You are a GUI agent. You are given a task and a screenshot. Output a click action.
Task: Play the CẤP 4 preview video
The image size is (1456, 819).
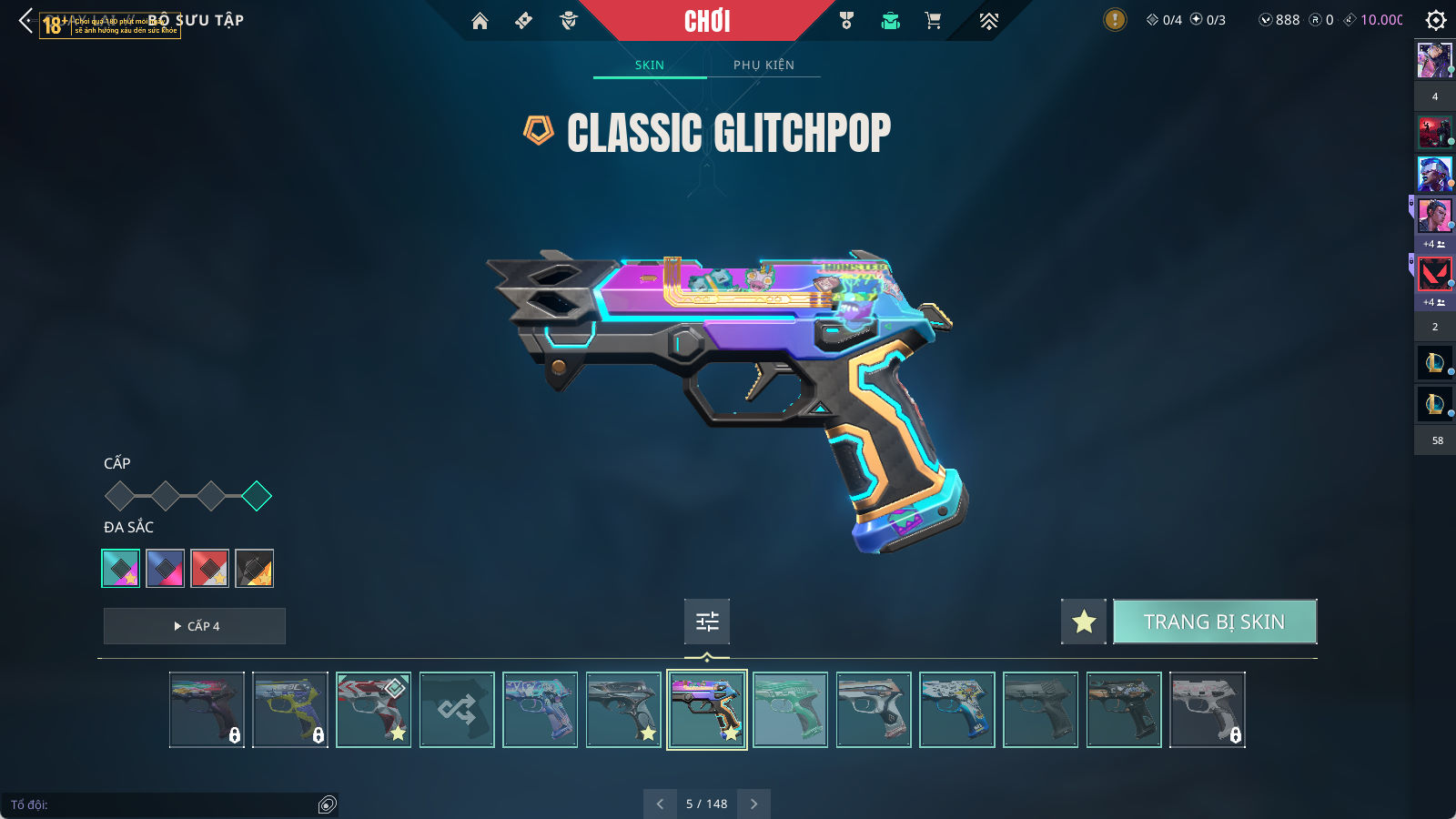tap(195, 626)
